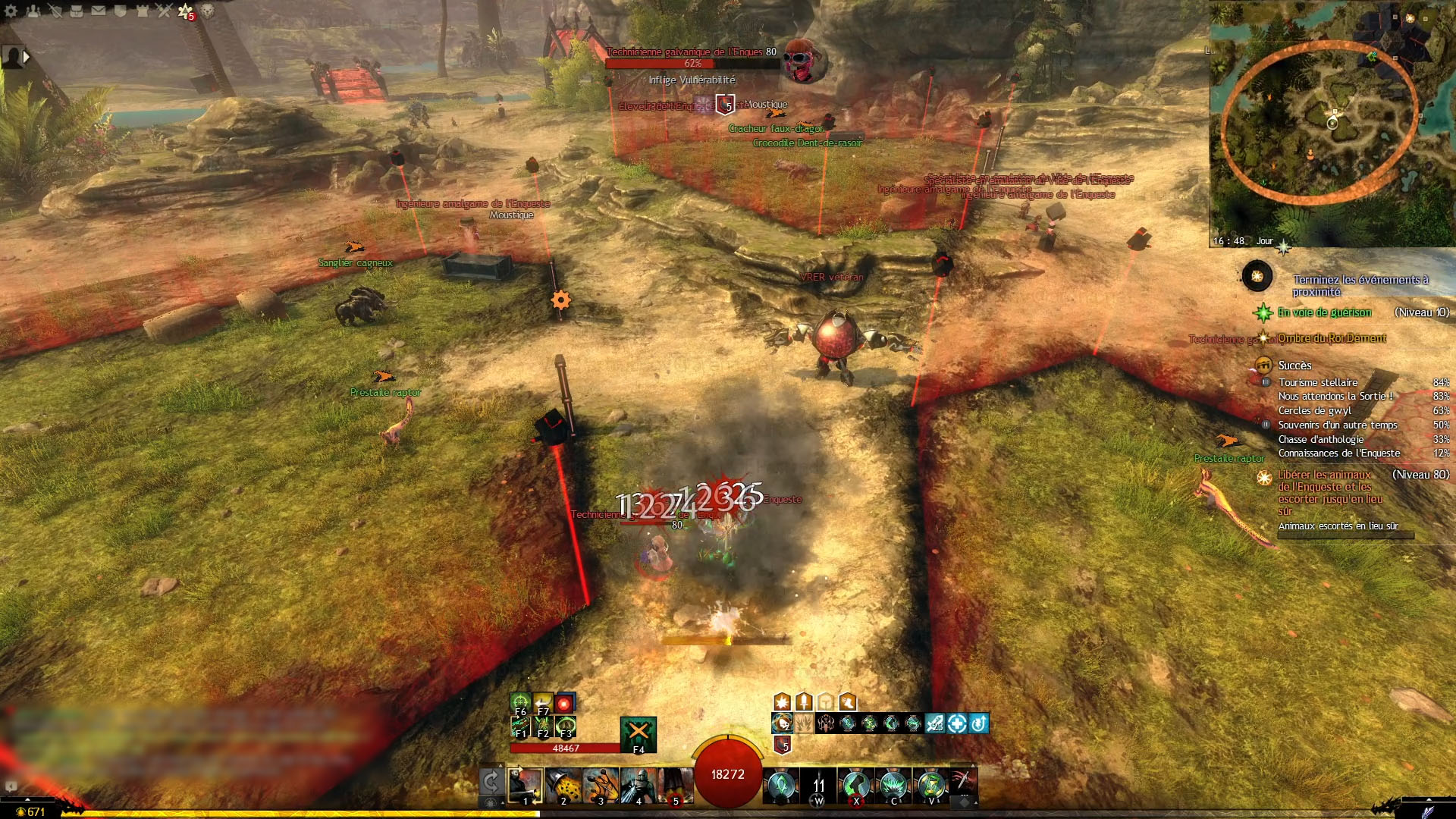Use weapon skill 4 with the armored figure
The image size is (1456, 819).
tap(638, 785)
